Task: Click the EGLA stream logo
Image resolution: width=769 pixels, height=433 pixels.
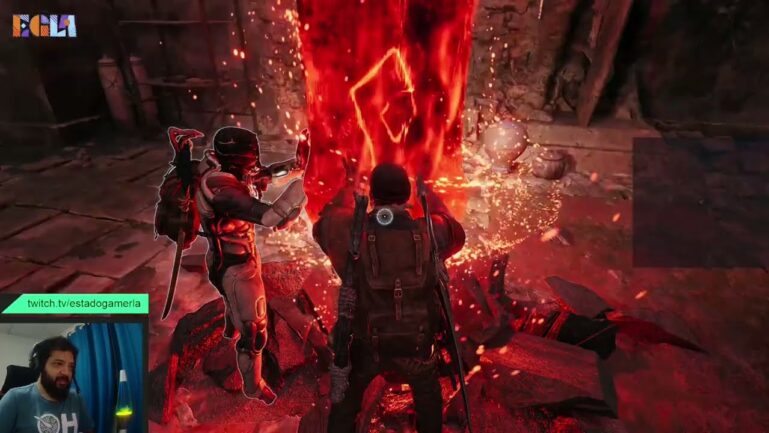Action: 44,25
